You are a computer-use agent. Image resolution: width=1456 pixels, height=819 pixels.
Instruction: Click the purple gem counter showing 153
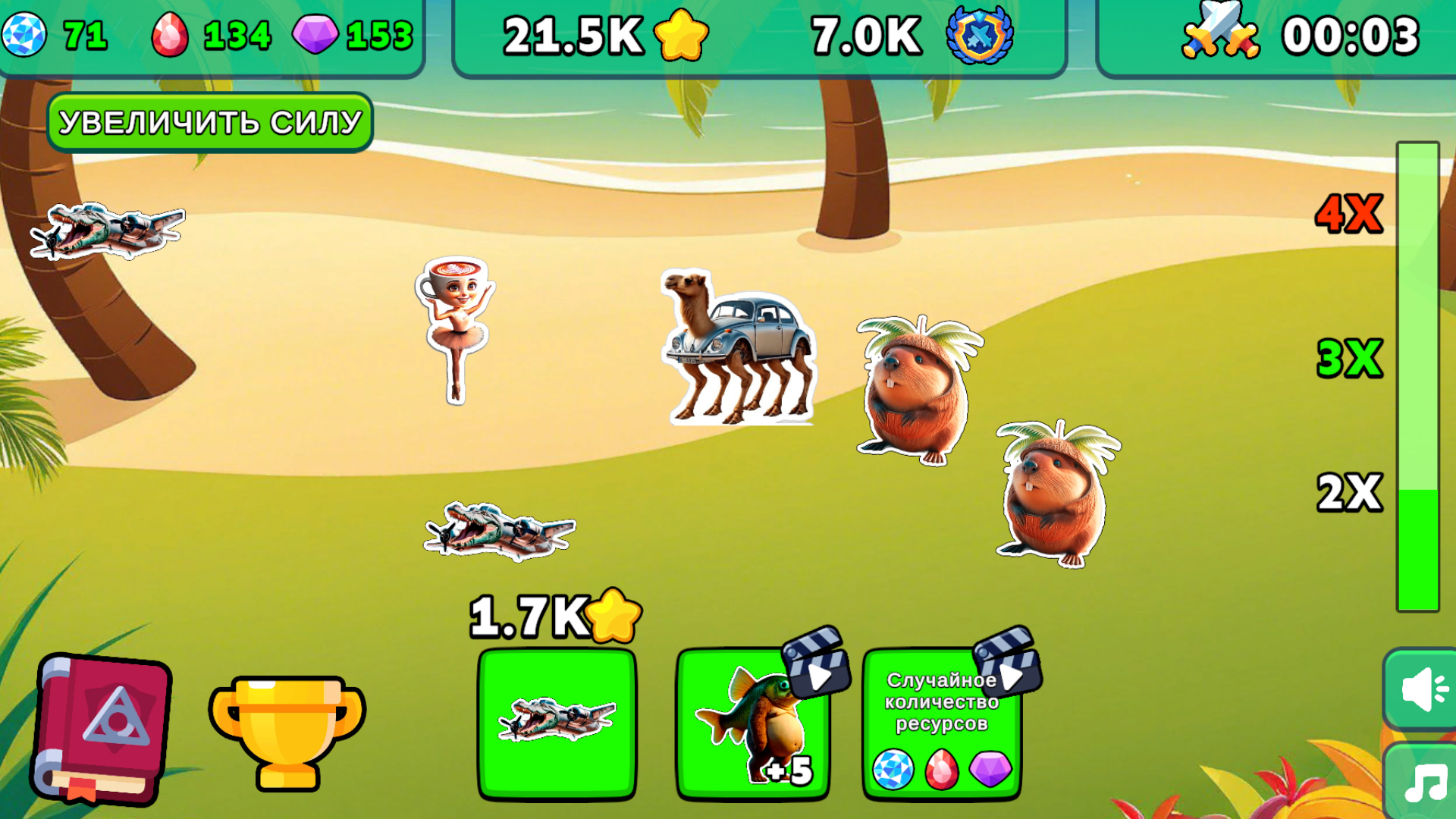[x=349, y=33]
